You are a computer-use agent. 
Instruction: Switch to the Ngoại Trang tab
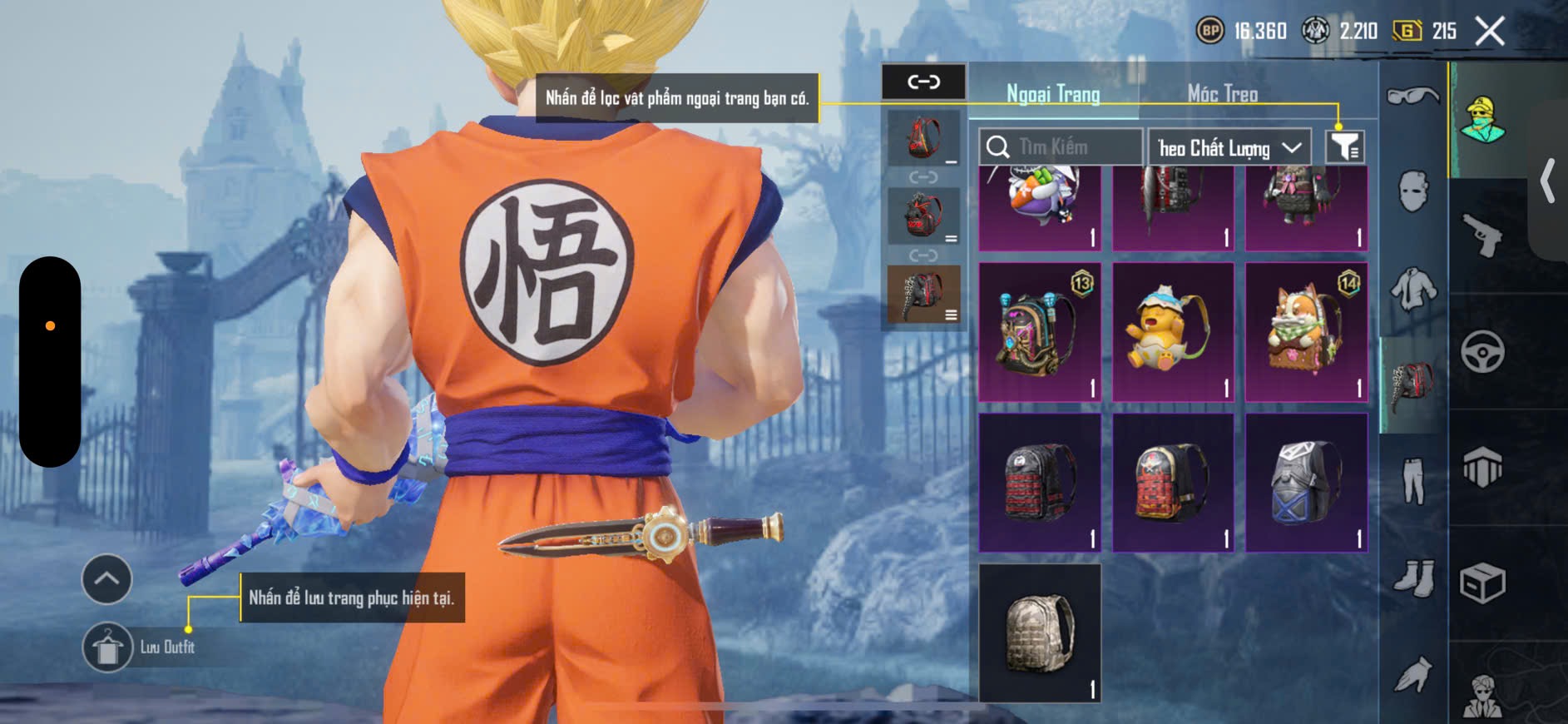(x=1053, y=94)
